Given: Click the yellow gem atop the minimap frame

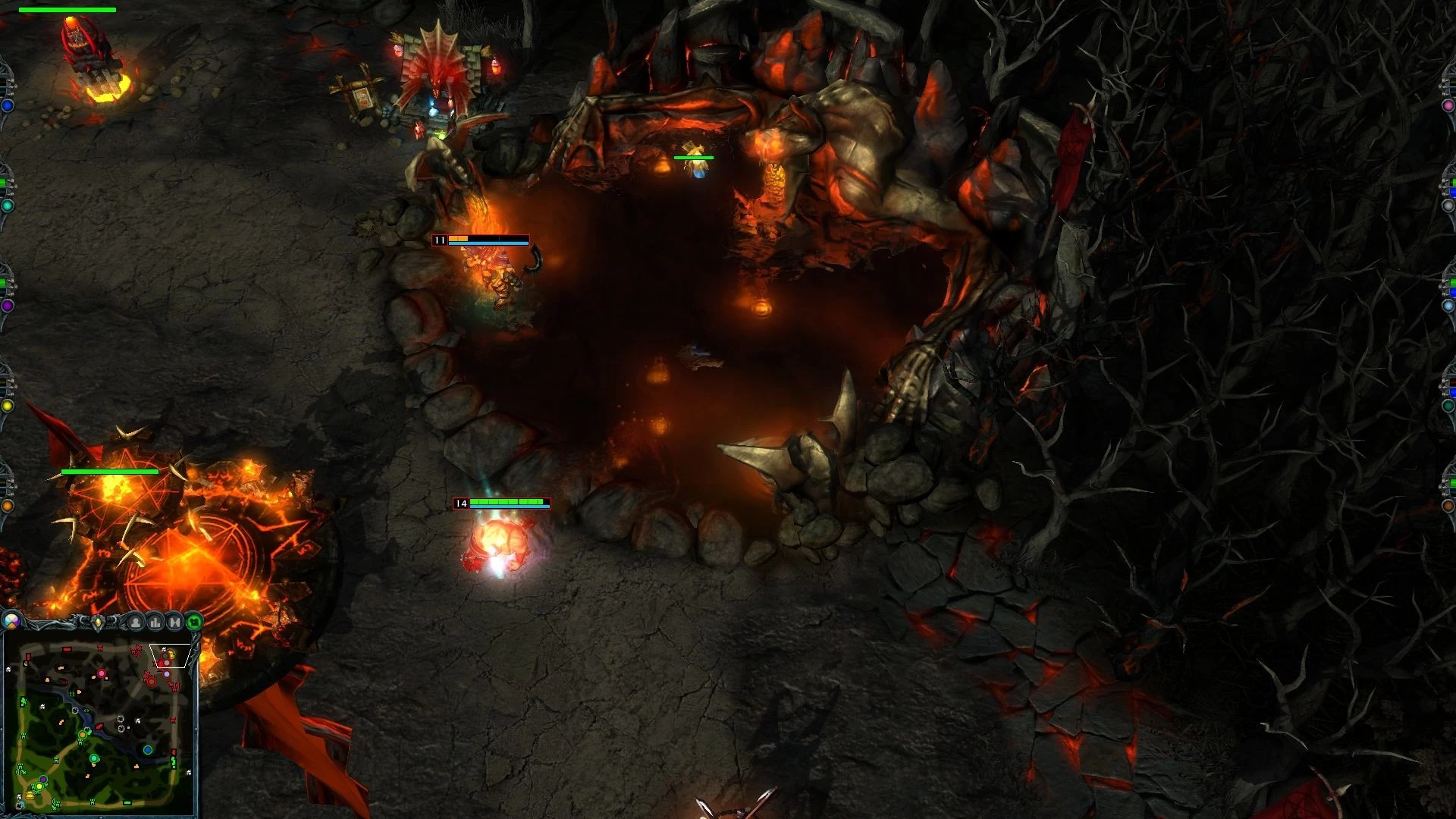Looking at the screenshot, I should point(98,623).
